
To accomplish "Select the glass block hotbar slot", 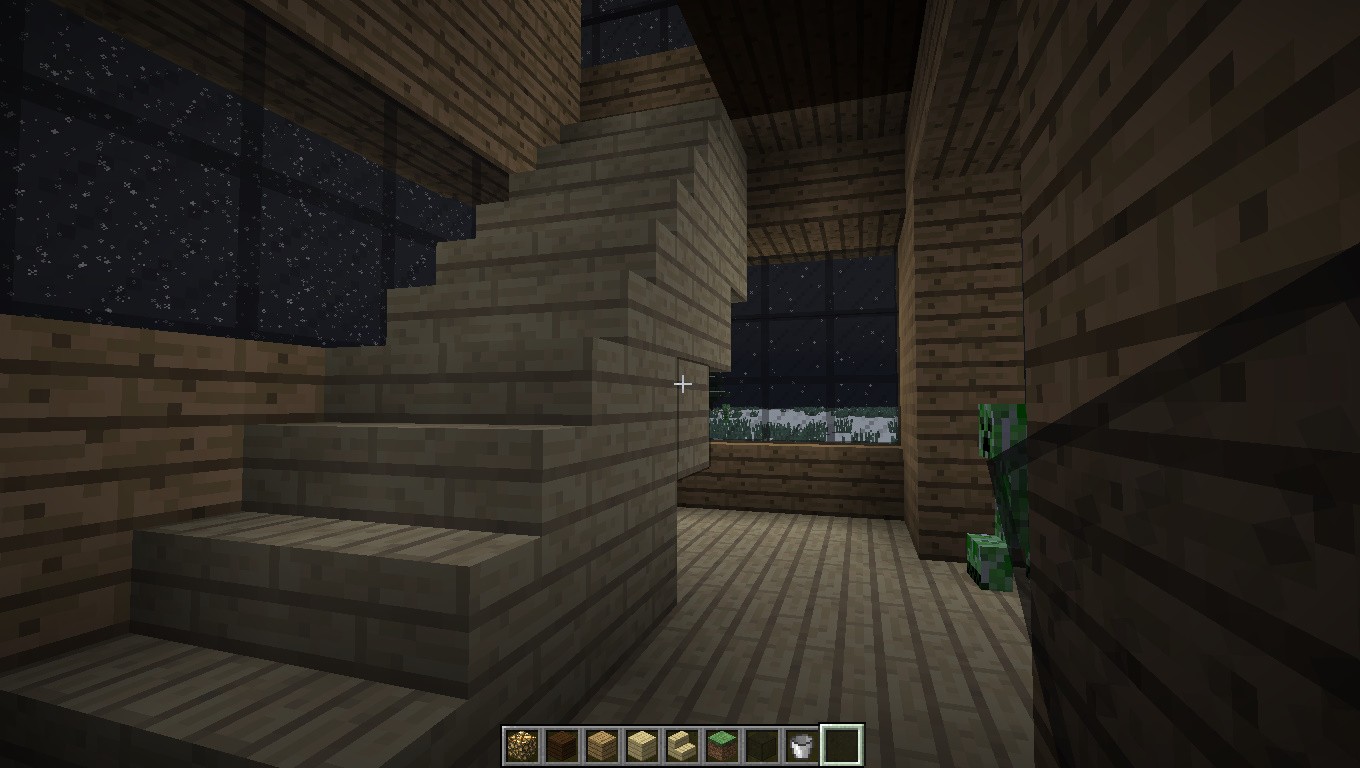I will [761, 745].
